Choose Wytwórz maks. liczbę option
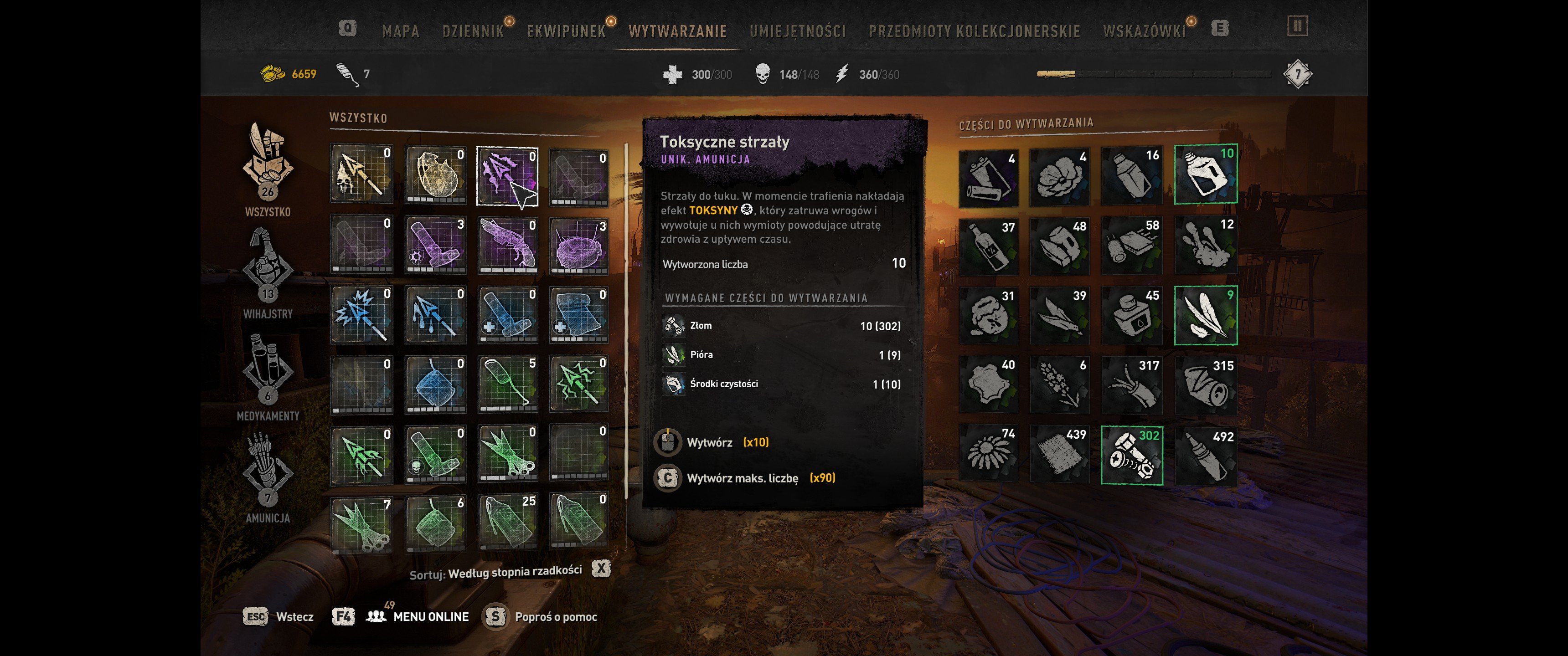The height and width of the screenshot is (656, 1568). [x=742, y=478]
